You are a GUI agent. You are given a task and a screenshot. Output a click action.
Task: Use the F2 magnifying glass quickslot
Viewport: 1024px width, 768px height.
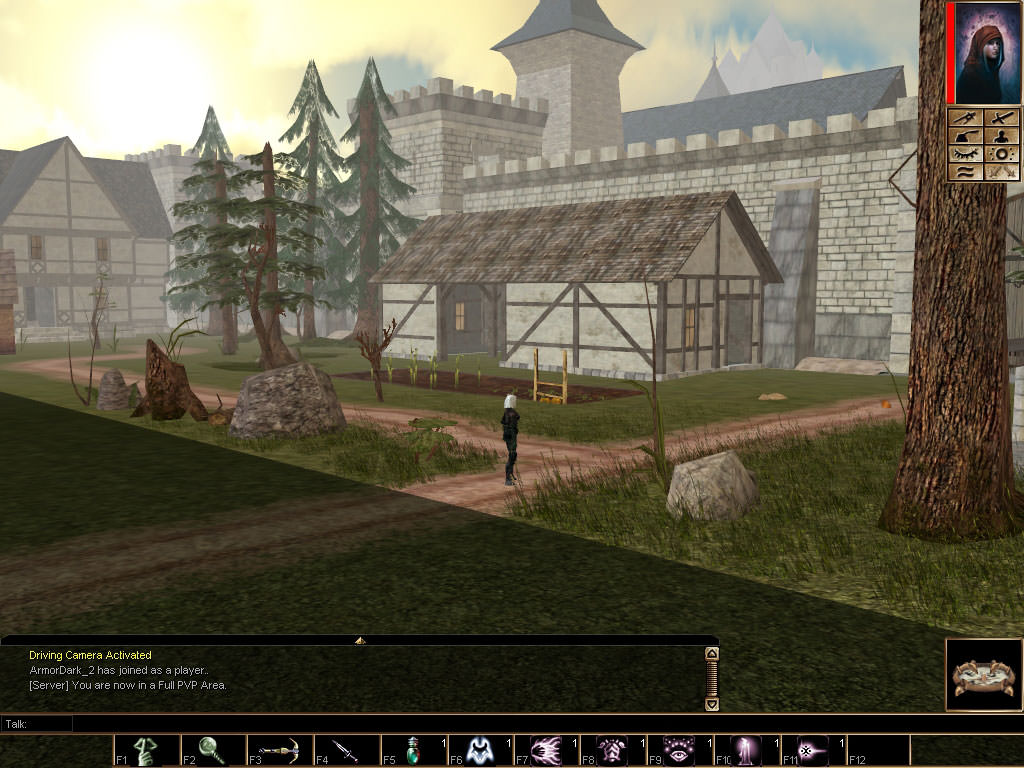(x=213, y=750)
